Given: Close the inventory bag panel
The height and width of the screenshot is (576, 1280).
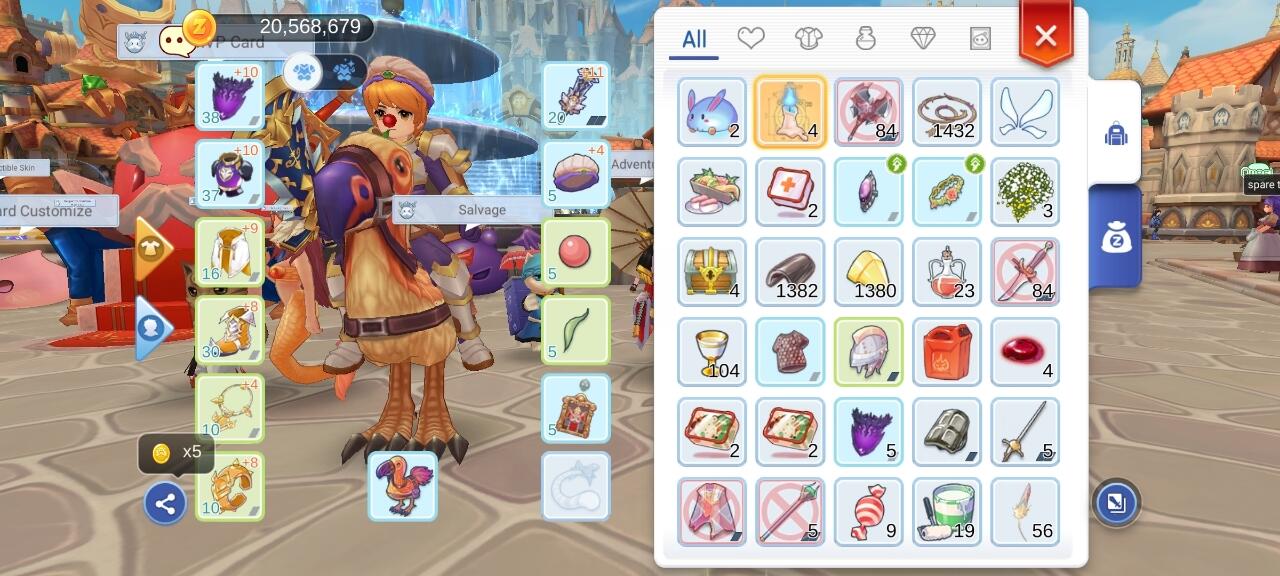Looking at the screenshot, I should [1045, 37].
